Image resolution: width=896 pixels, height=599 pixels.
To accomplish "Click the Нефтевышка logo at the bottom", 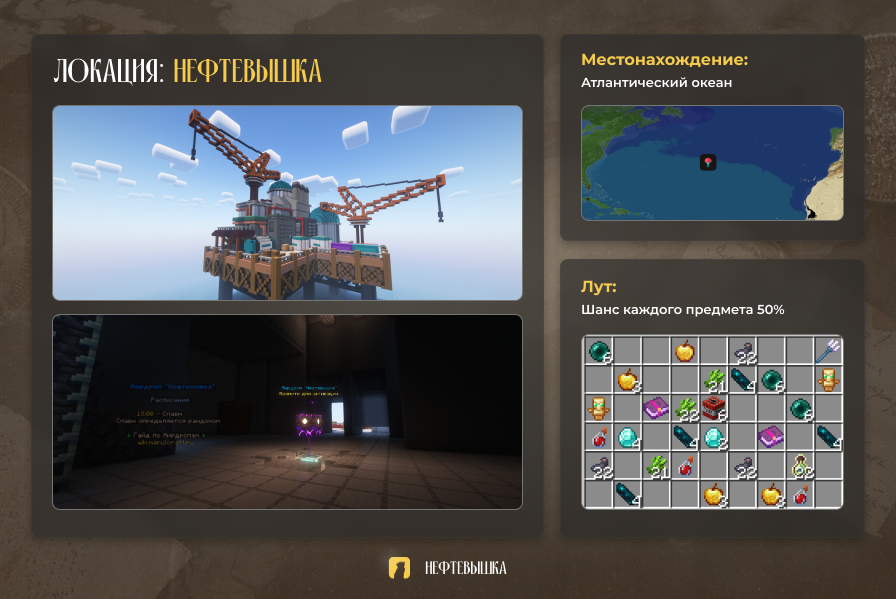I will click(400, 568).
